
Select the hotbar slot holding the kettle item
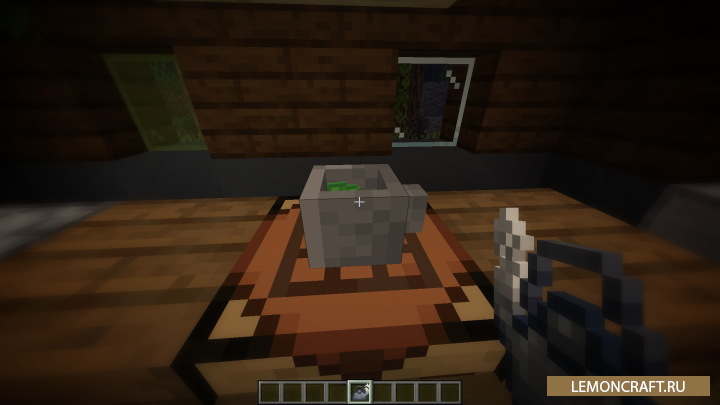tap(359, 391)
